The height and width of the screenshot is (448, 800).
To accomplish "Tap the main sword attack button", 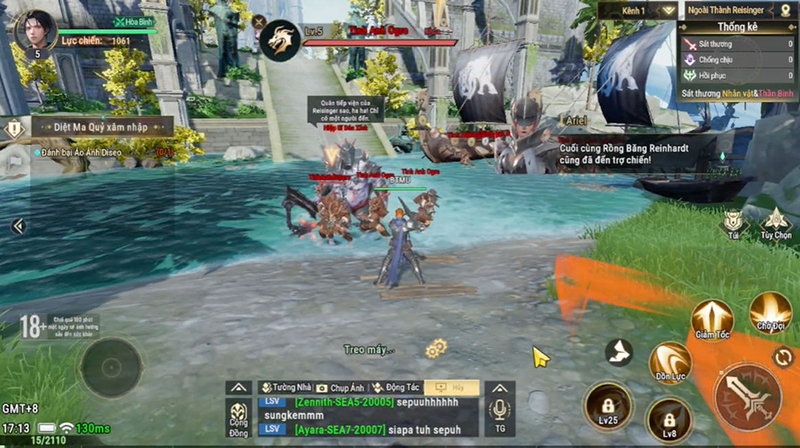I will 747,396.
